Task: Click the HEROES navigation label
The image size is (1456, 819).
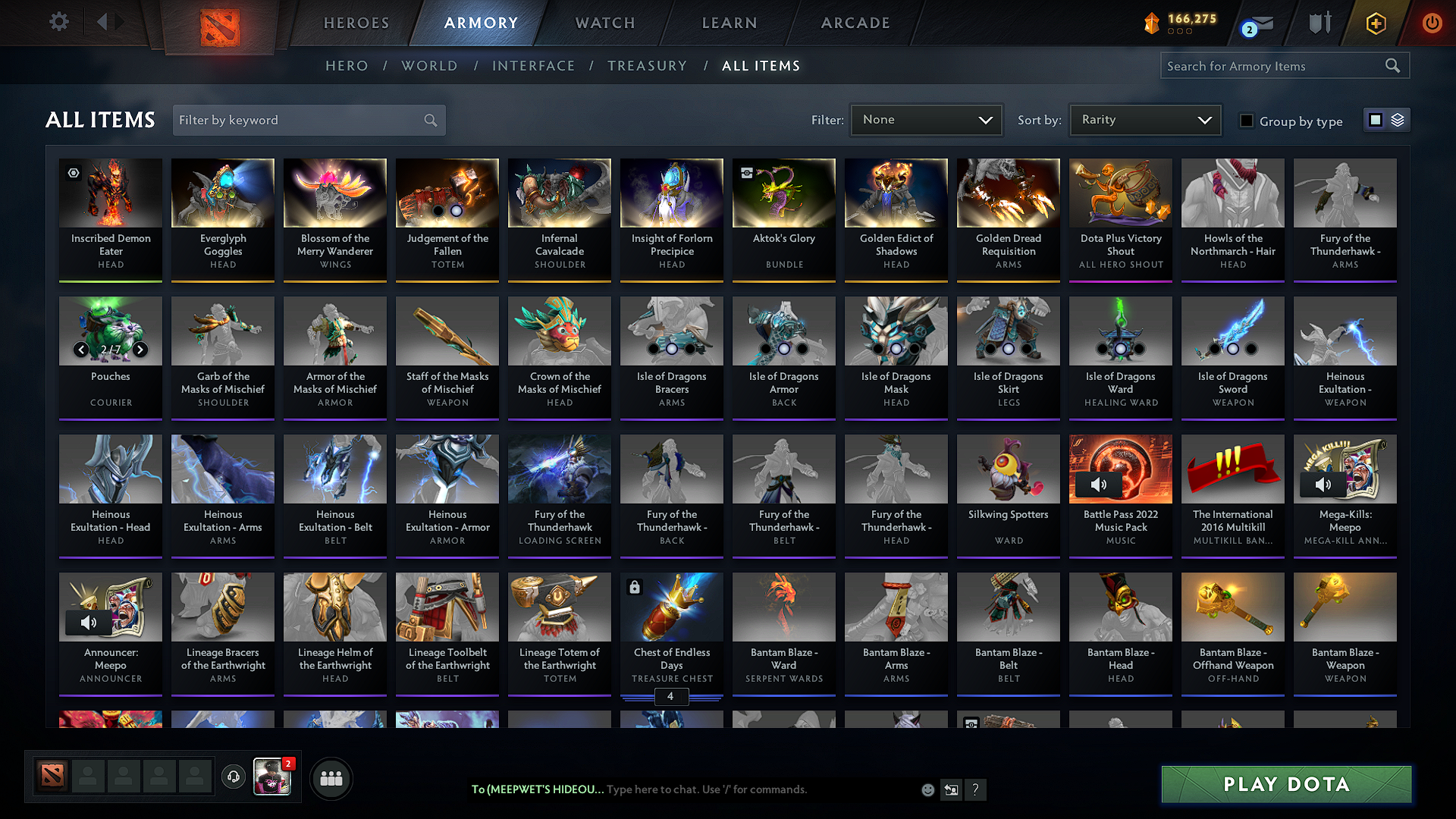Action: pyautogui.click(x=356, y=23)
